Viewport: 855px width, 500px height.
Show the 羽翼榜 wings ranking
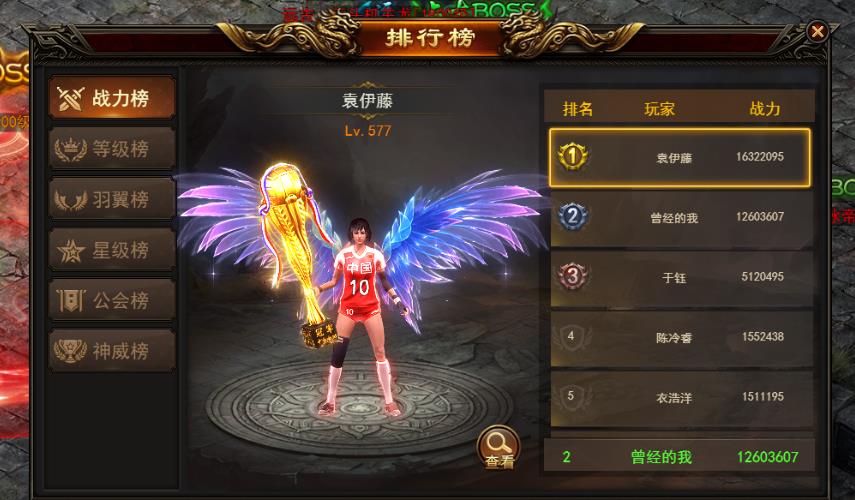[113, 199]
